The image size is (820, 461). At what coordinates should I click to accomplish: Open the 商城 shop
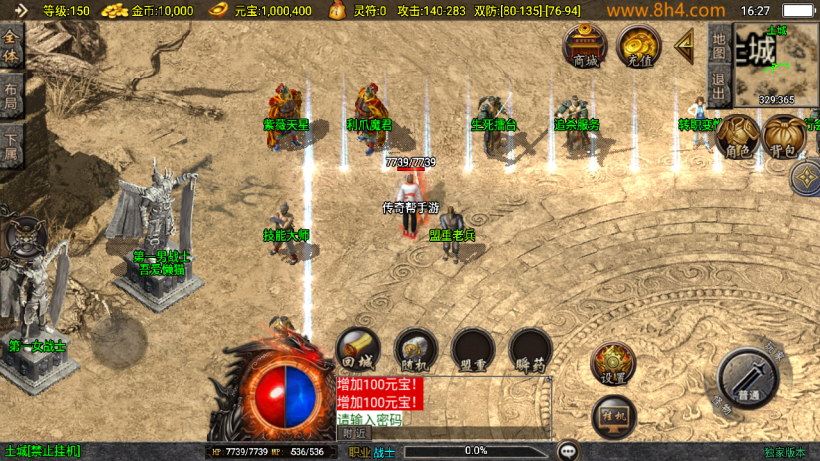(585, 46)
